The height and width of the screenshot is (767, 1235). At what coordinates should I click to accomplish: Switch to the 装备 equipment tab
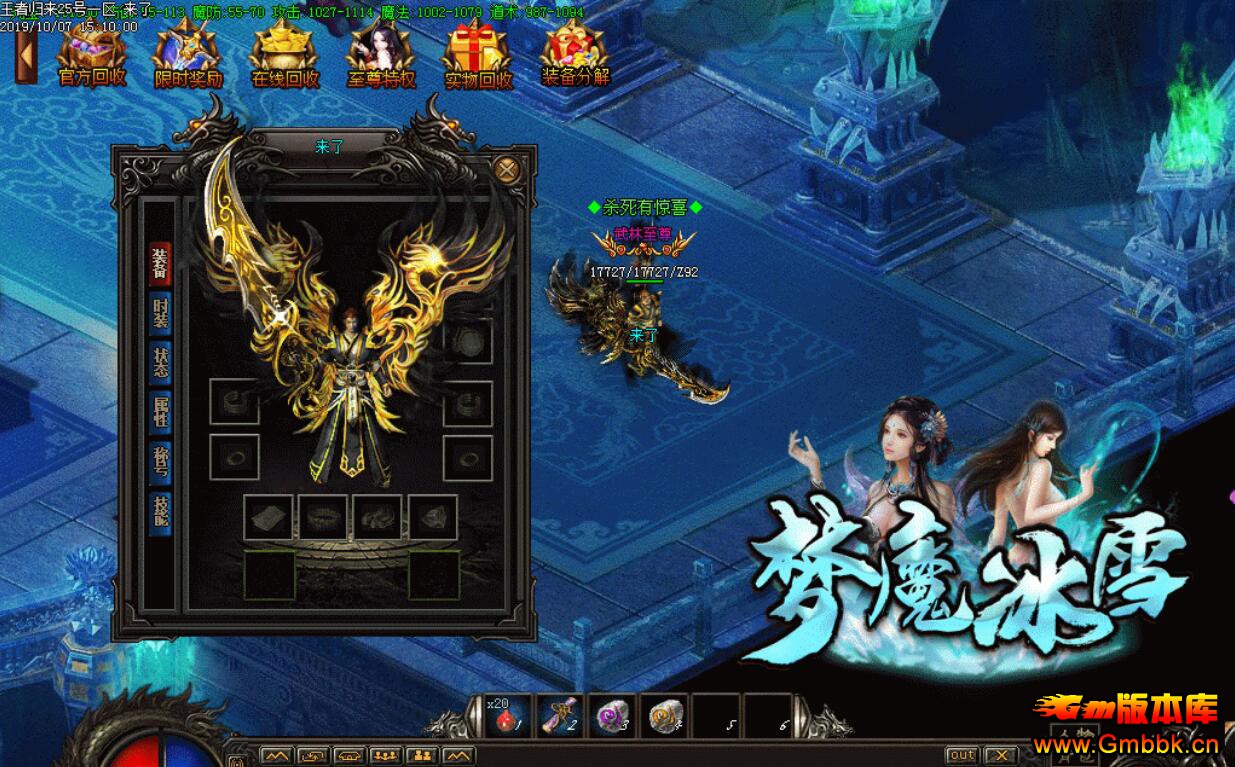[160, 264]
